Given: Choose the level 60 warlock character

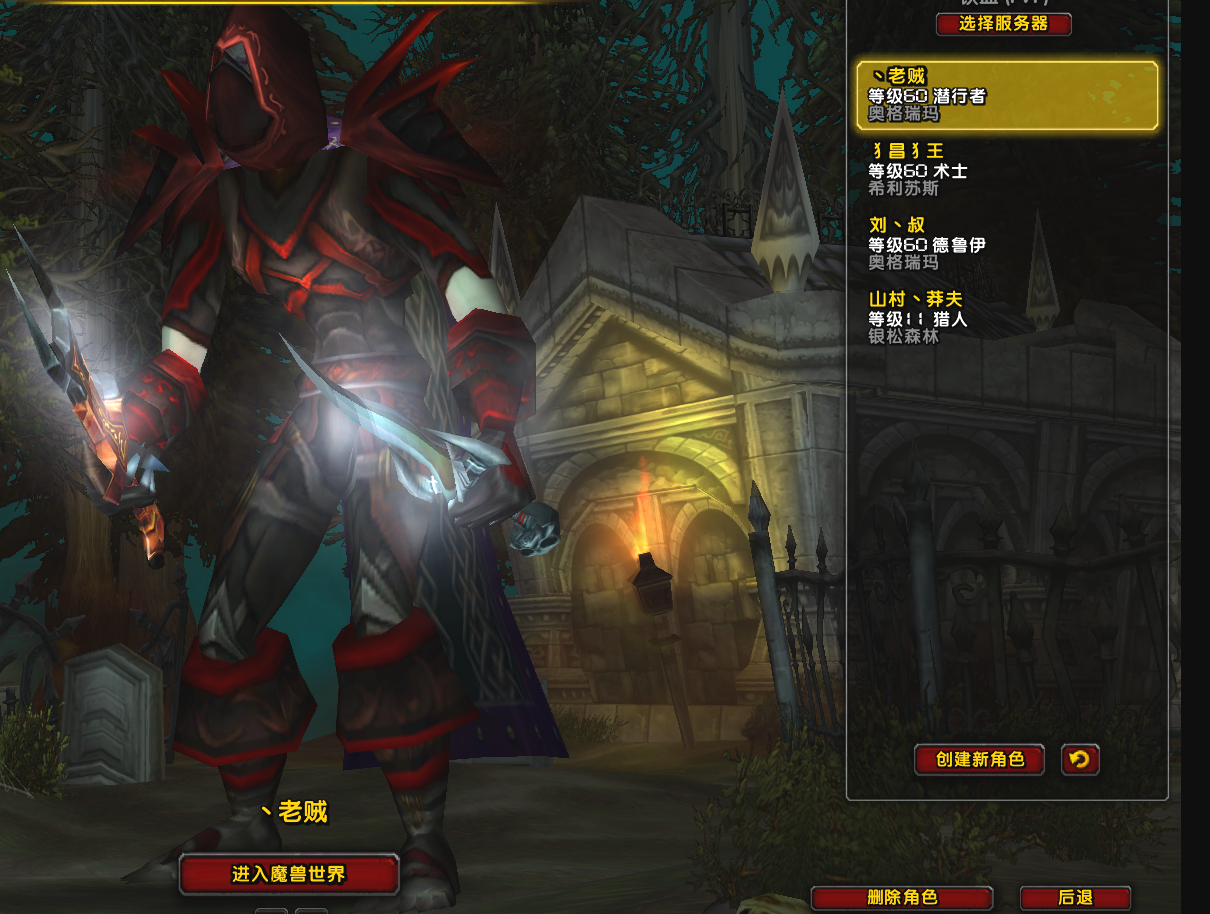Looking at the screenshot, I should pos(1006,170).
